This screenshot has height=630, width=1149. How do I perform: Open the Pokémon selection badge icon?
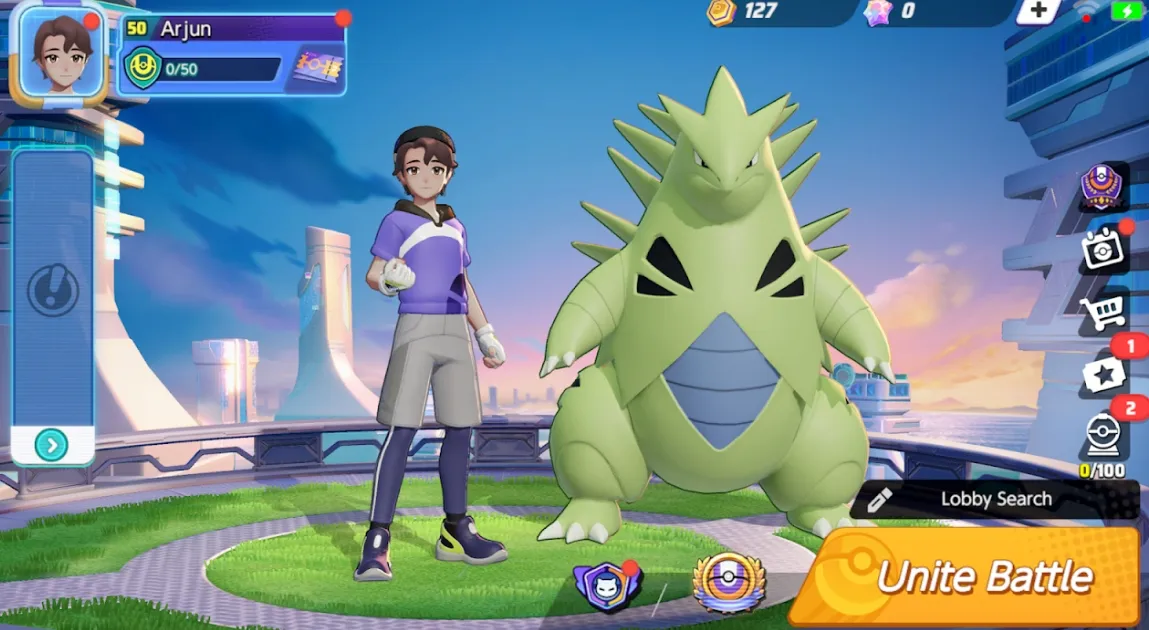(x=605, y=583)
